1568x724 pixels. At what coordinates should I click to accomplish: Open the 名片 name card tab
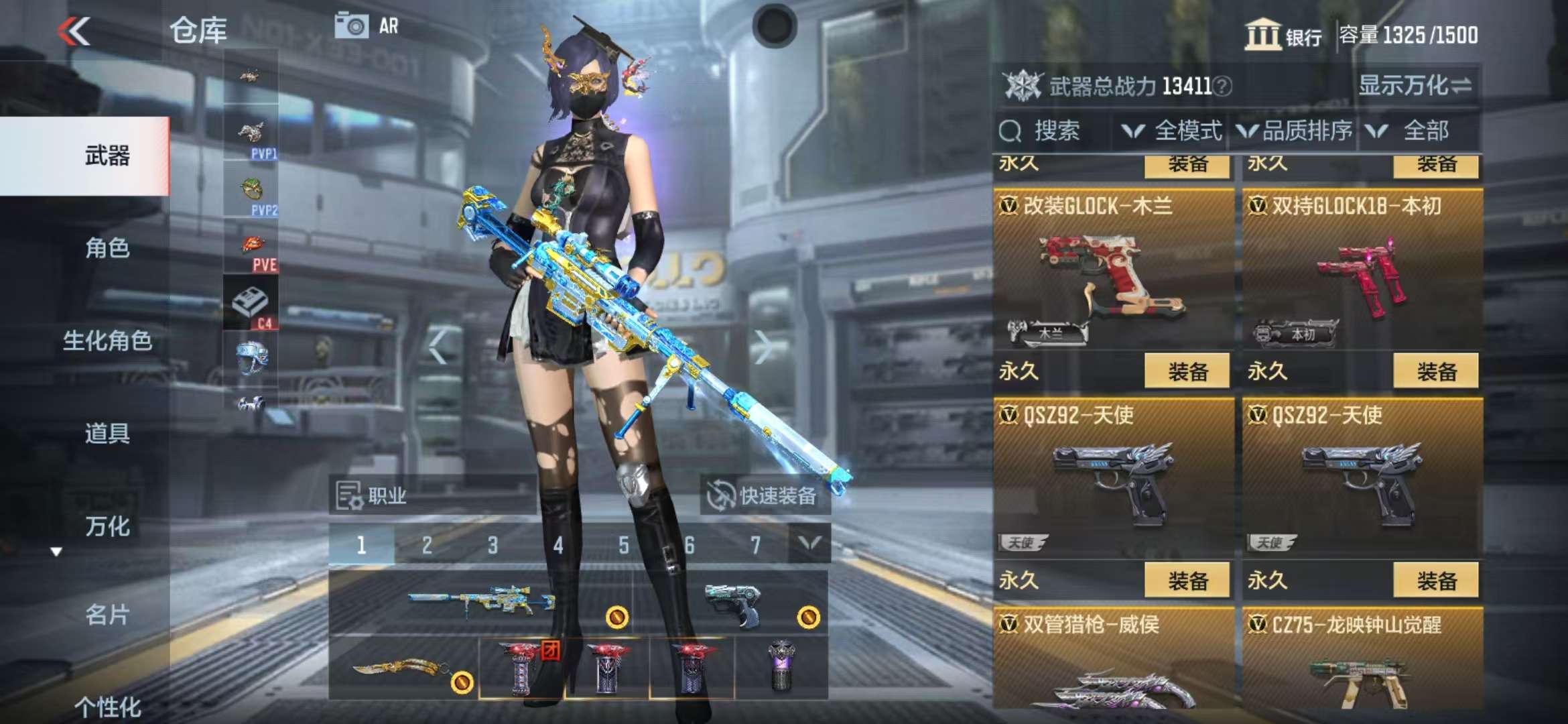(107, 615)
